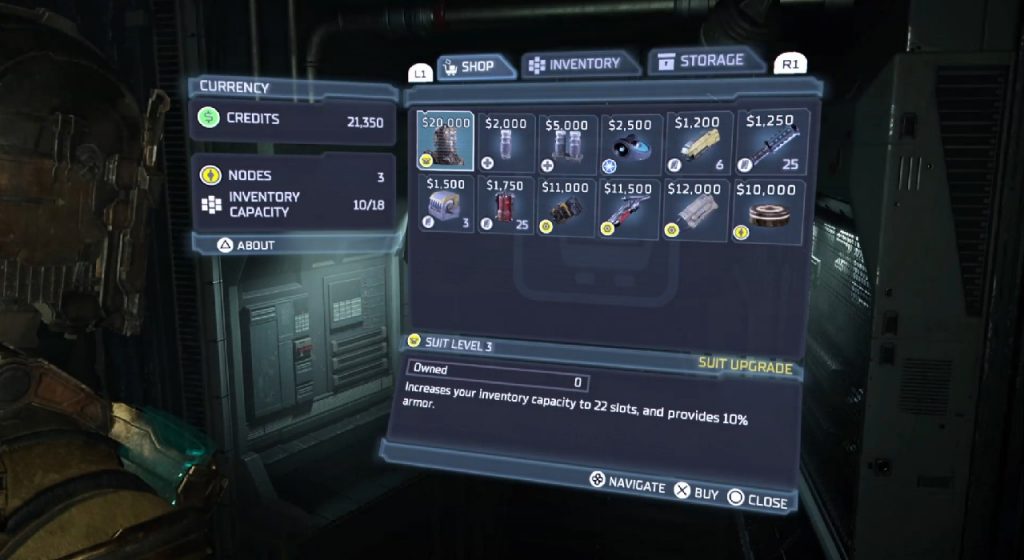Choose the $11,500 weapon item
The image size is (1024, 560).
point(630,208)
